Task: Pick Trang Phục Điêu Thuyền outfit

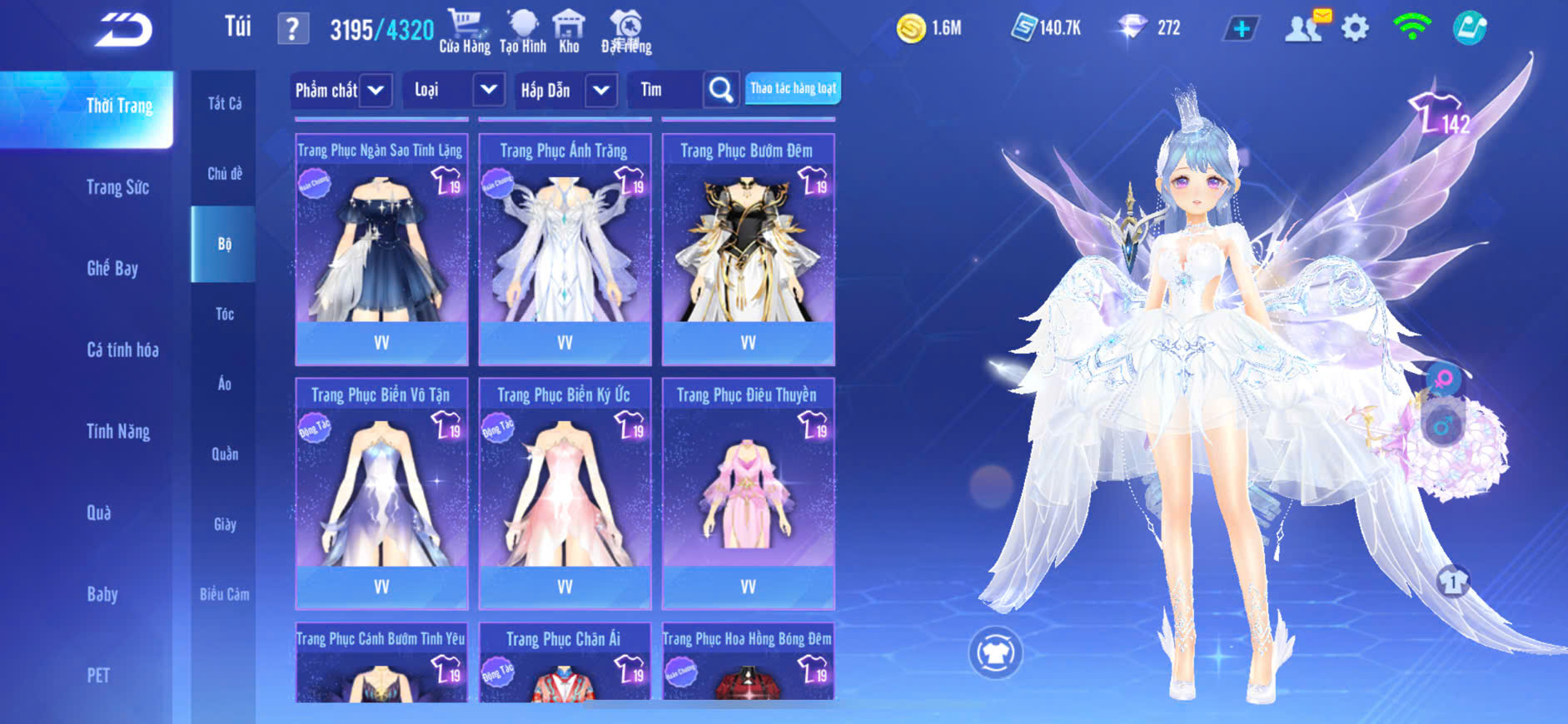Action: [x=748, y=491]
